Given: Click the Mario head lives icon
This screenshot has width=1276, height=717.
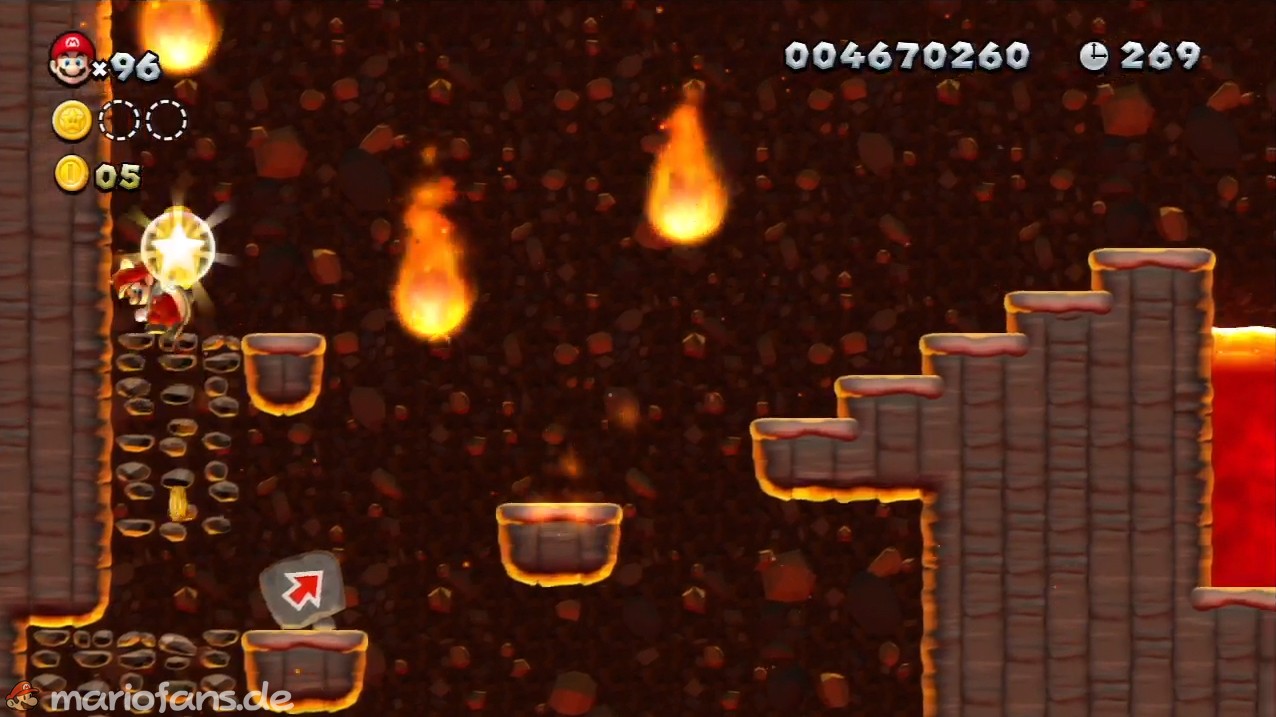Looking at the screenshot, I should 71,58.
